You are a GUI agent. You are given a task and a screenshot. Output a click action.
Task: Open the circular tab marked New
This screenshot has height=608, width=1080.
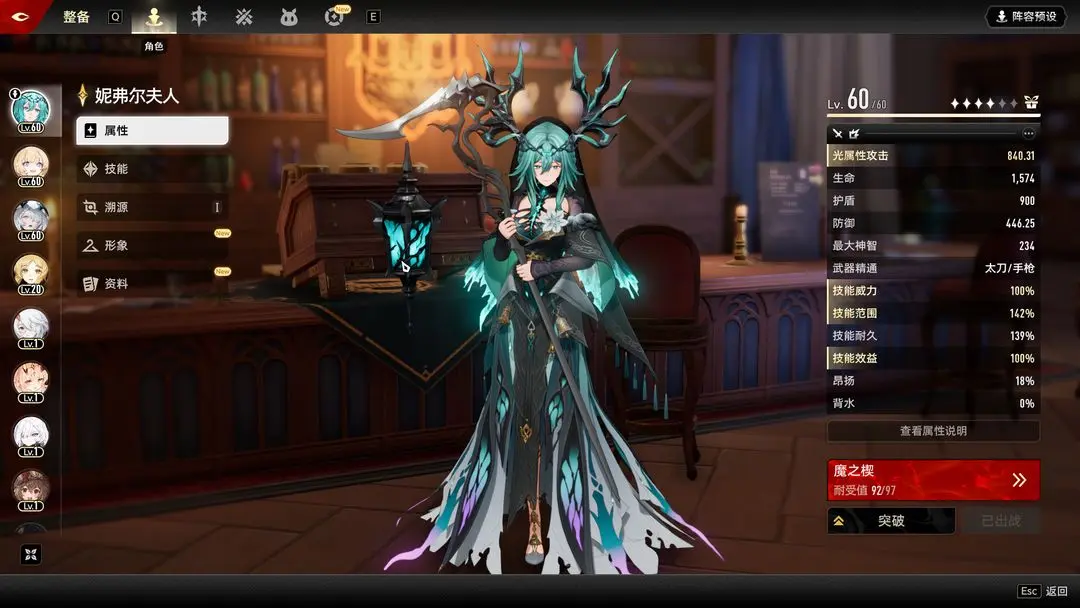(x=334, y=17)
